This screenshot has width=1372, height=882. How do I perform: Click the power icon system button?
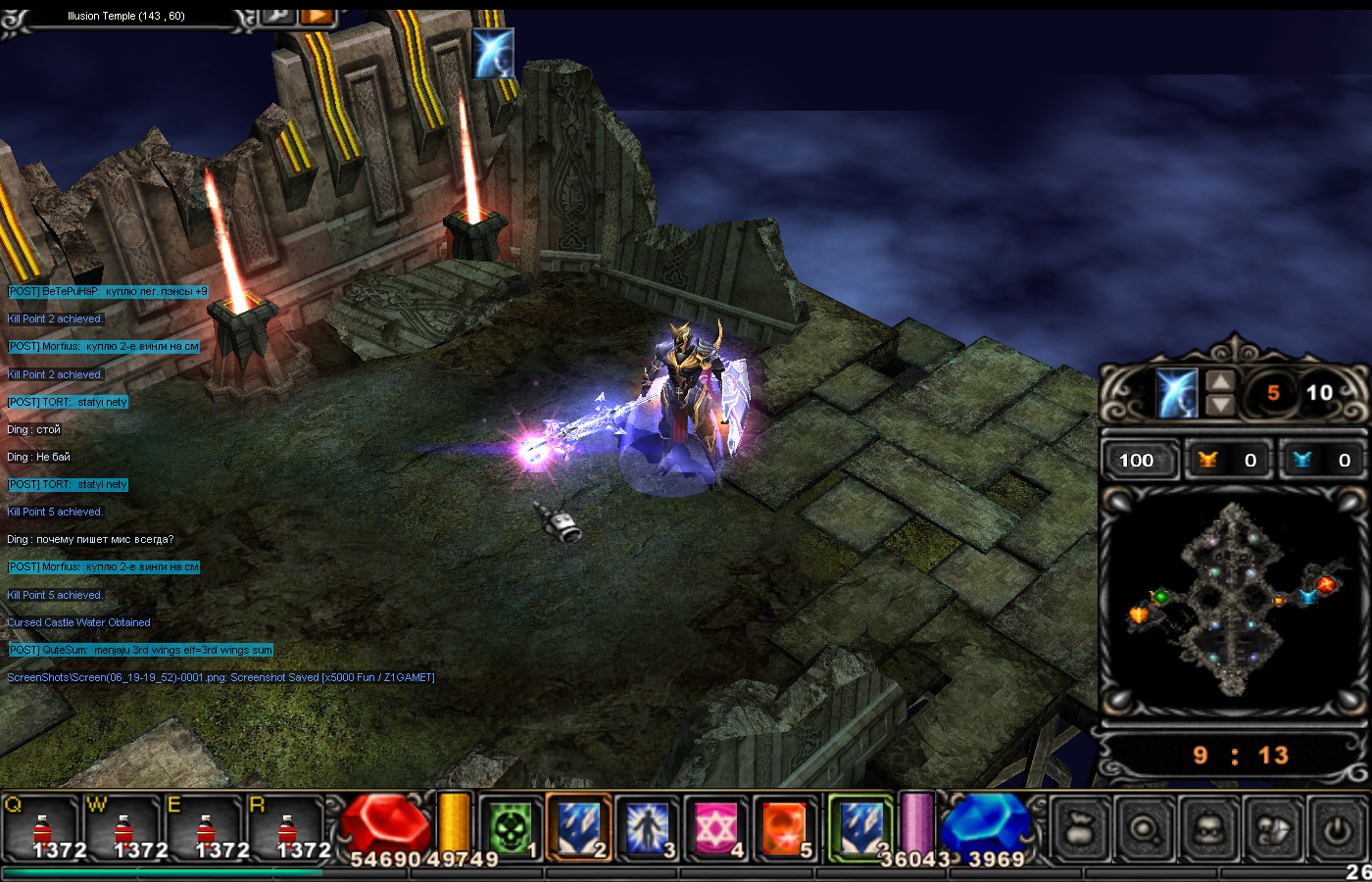click(x=1337, y=831)
